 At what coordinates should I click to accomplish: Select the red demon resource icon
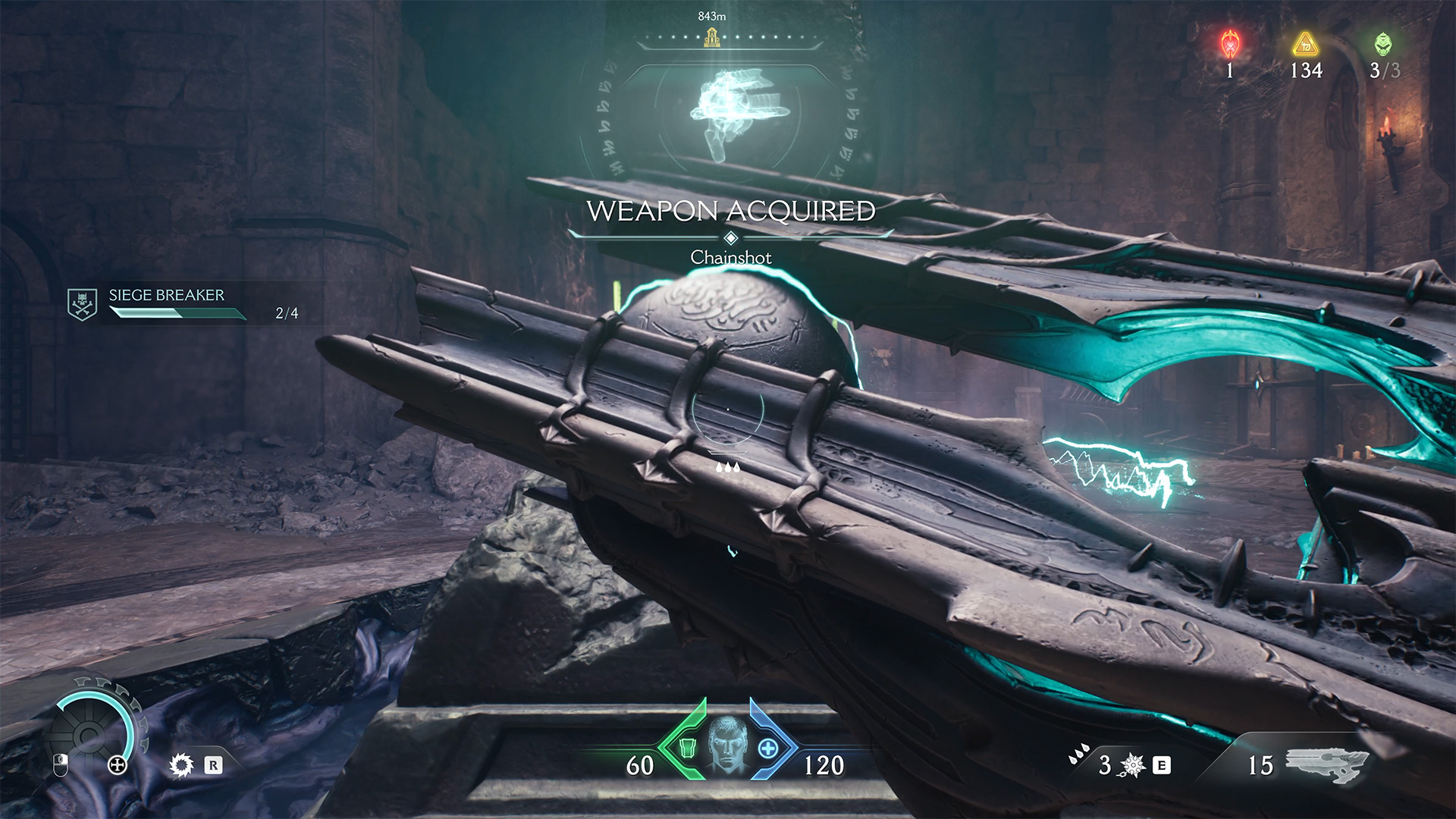tap(1230, 44)
